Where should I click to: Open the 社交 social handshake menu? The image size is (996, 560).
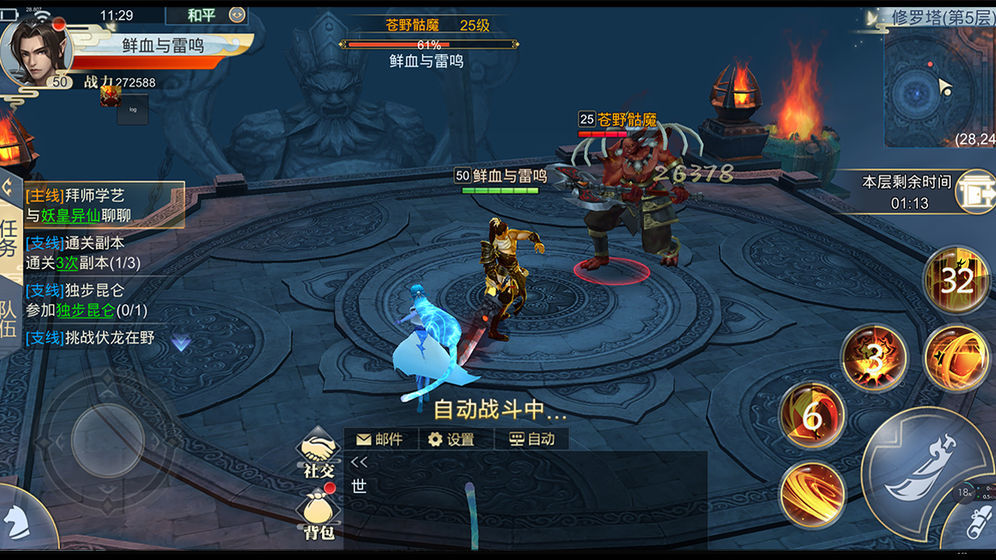coord(319,456)
